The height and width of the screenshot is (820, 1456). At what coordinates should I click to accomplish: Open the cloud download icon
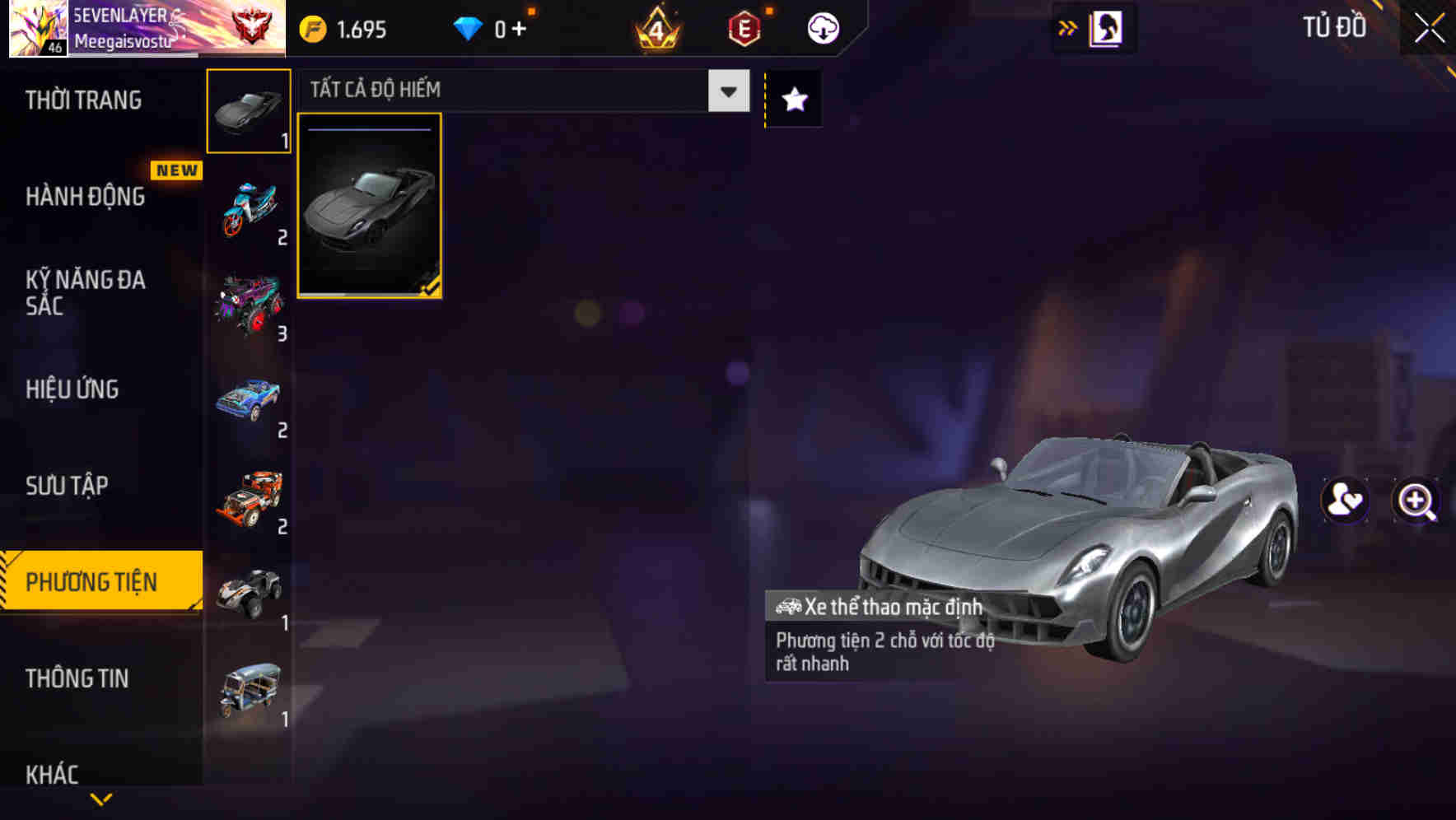tap(821, 27)
